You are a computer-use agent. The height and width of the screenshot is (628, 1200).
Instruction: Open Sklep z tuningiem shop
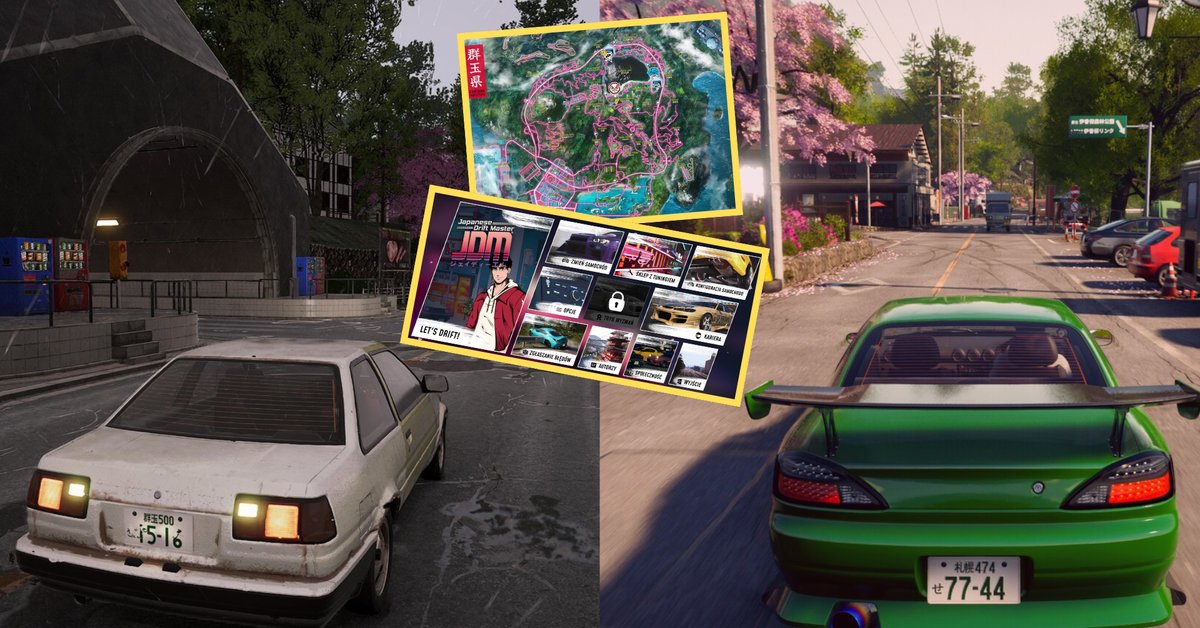pyautogui.click(x=652, y=262)
